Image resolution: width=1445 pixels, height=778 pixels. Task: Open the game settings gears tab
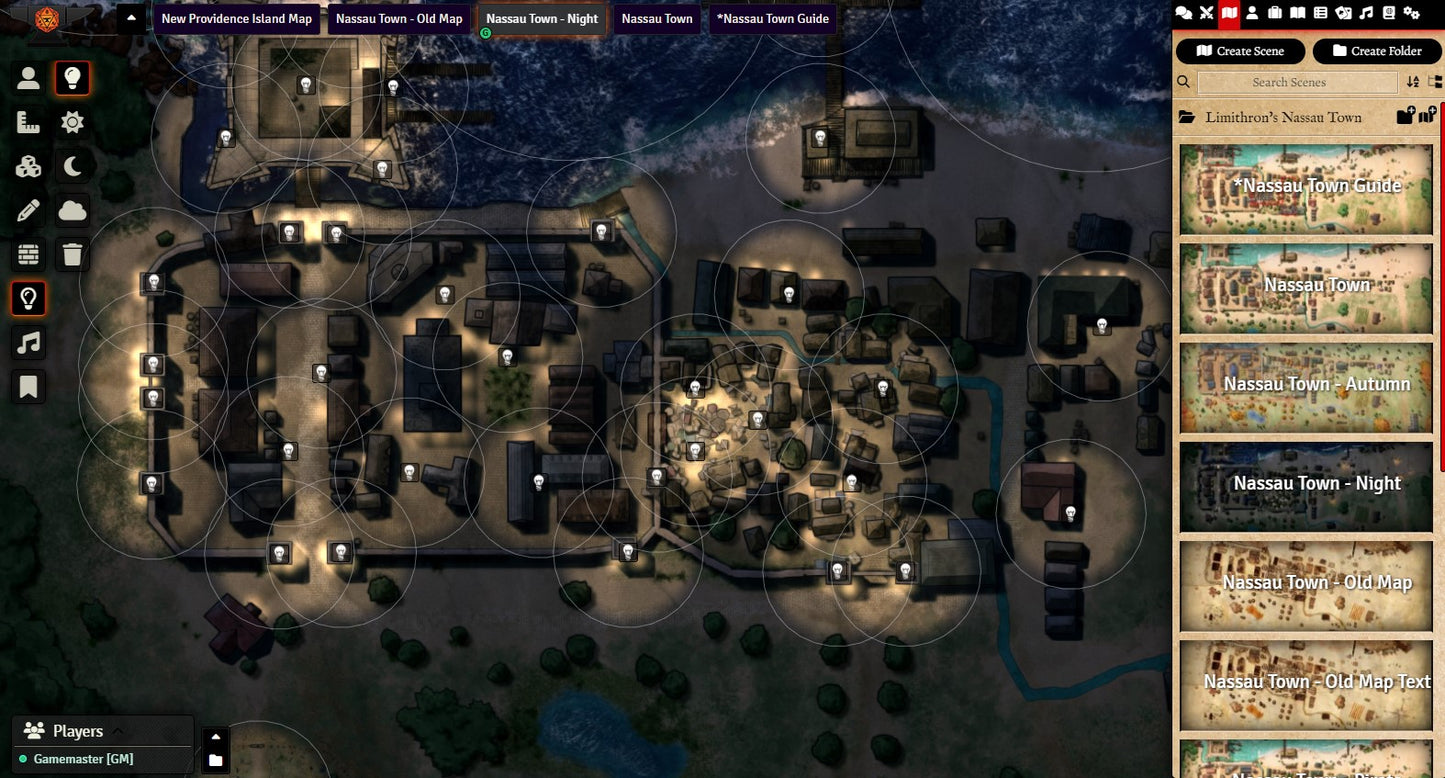(x=1411, y=13)
